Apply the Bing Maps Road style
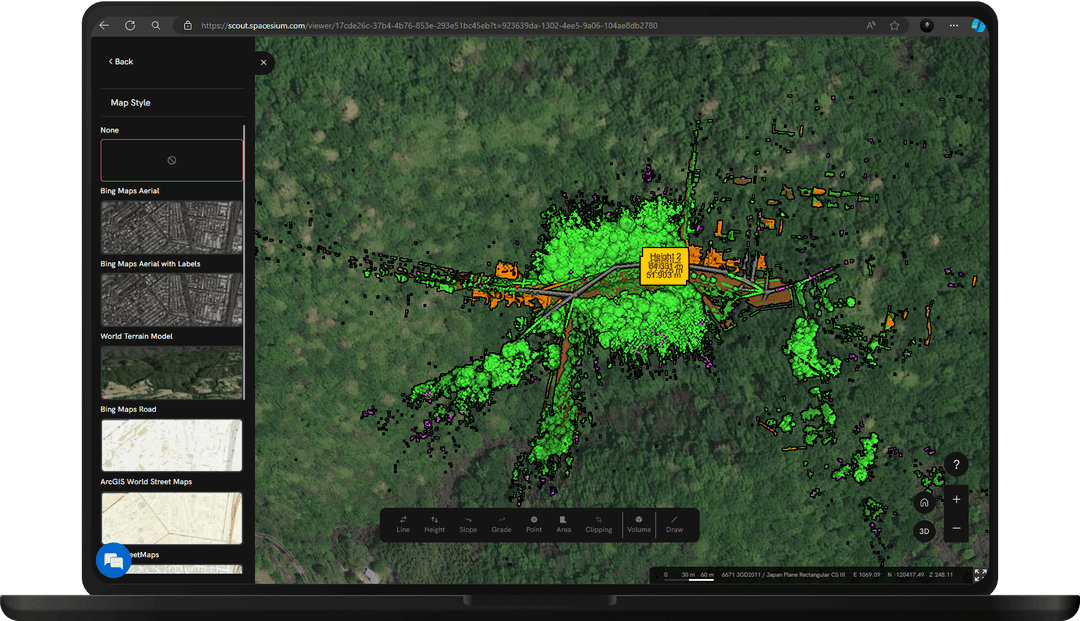The height and width of the screenshot is (621, 1080). (x=171, y=445)
